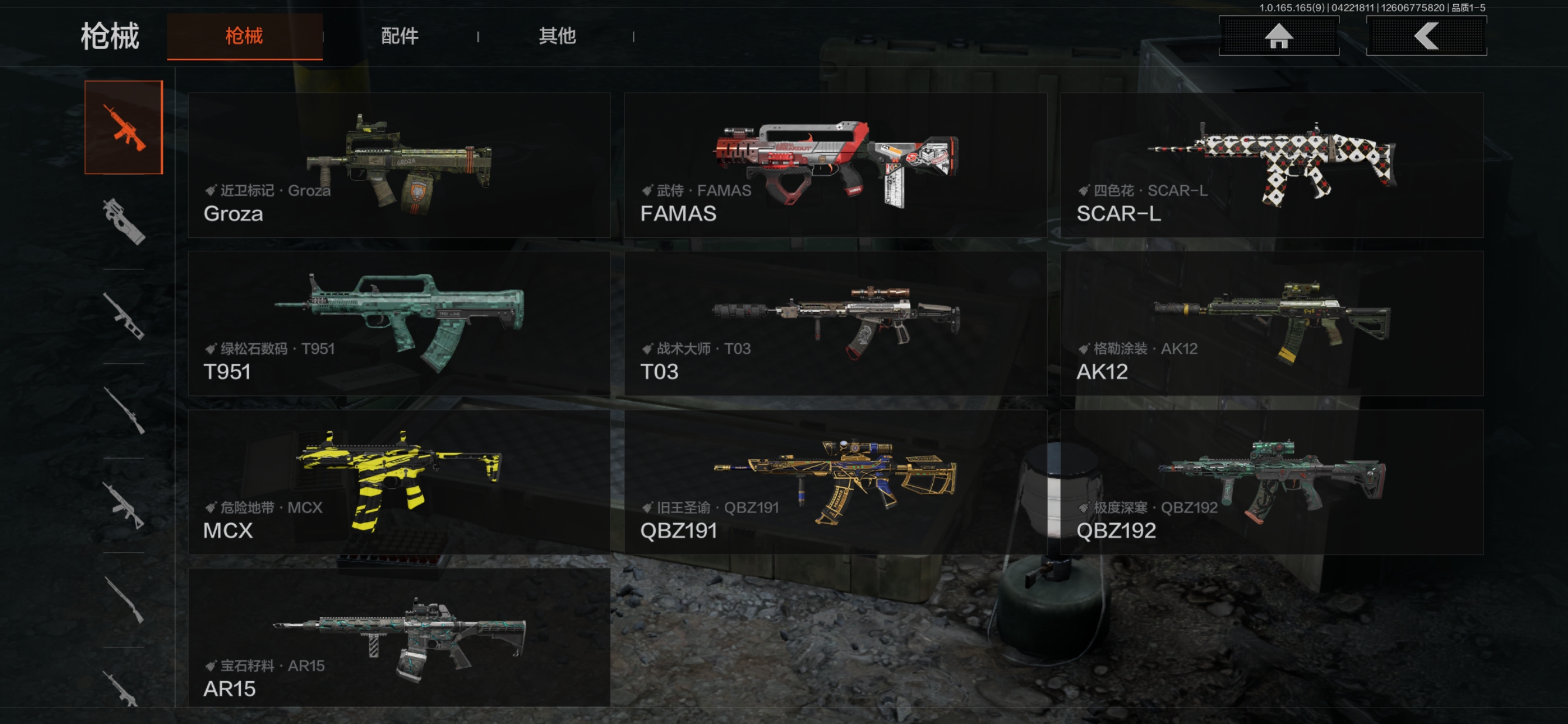Choose the yellow-striped MCX rifle
Viewport: 1568px width, 724px height.
[398, 482]
